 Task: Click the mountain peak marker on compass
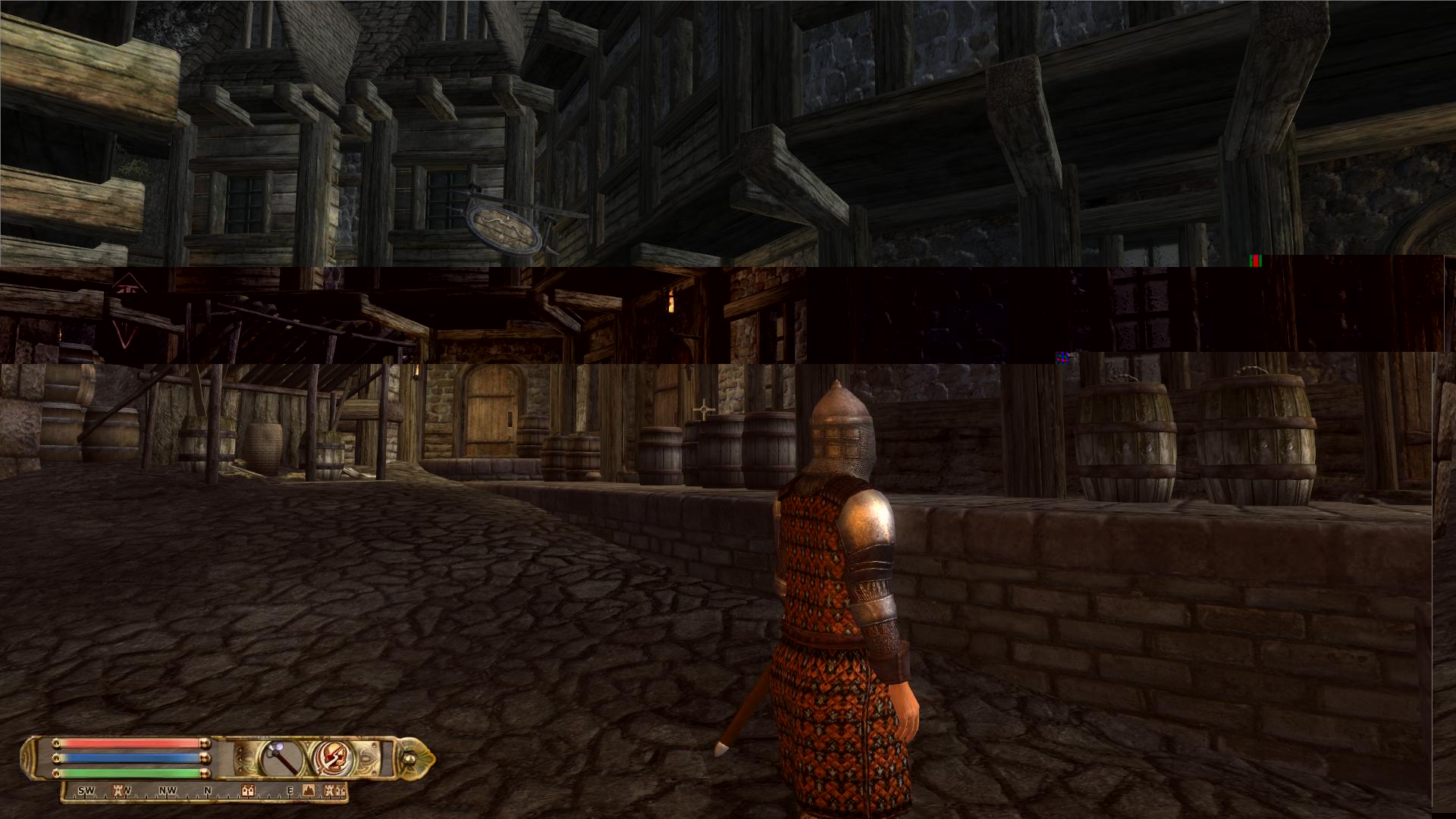click(x=309, y=791)
